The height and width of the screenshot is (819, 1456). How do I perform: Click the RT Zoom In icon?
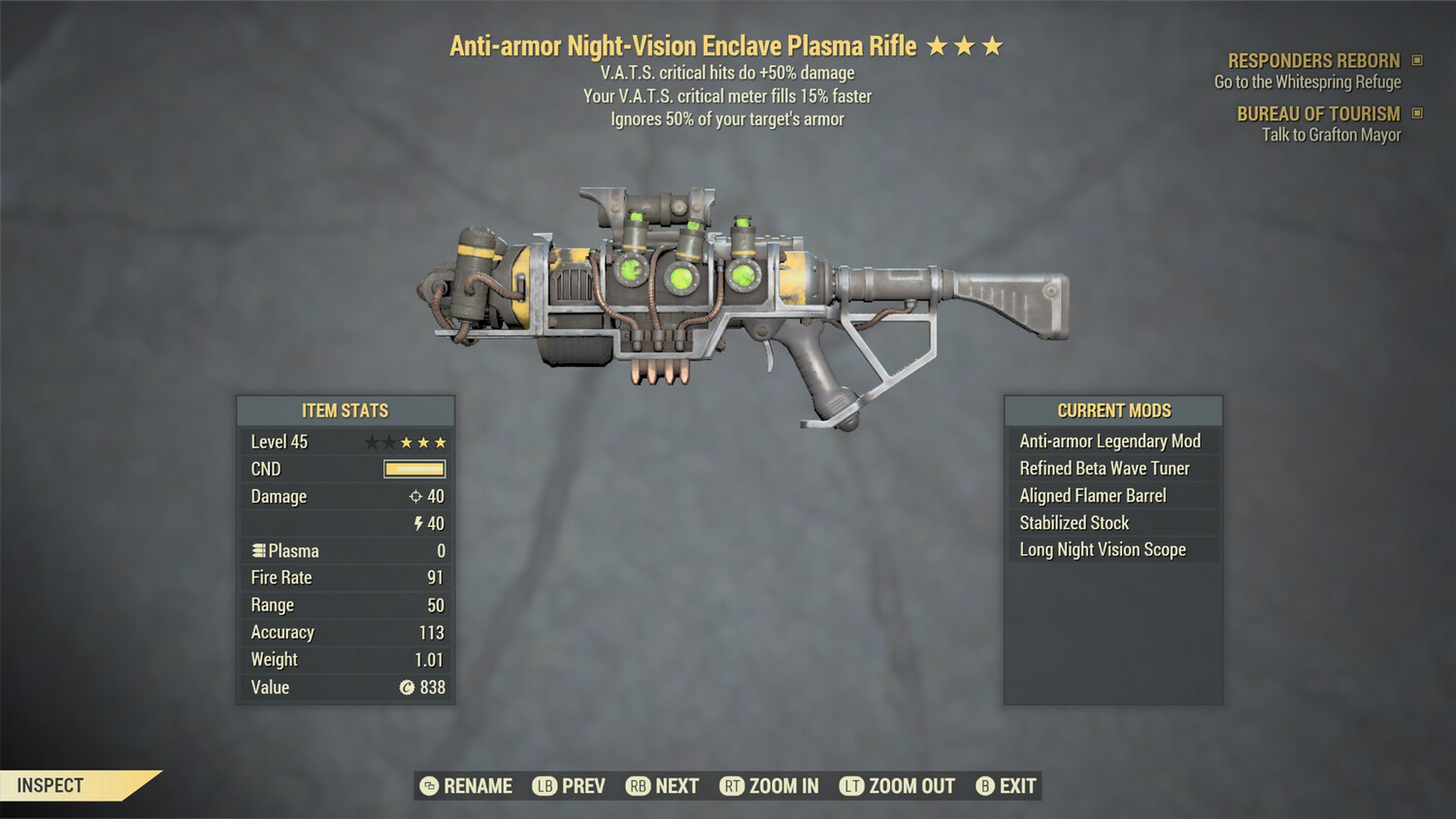pos(735,786)
